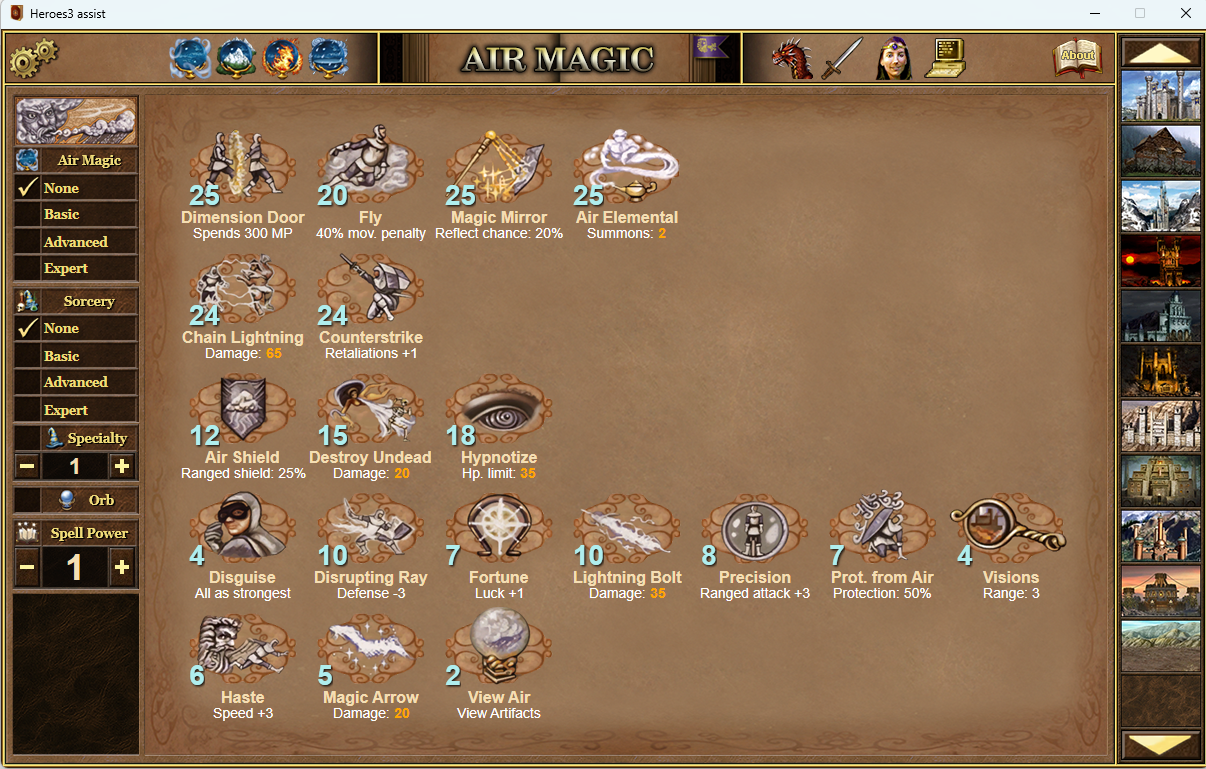This screenshot has height=769, width=1206.
Task: Toggle the Specialty checkbox
Action: click(x=27, y=438)
